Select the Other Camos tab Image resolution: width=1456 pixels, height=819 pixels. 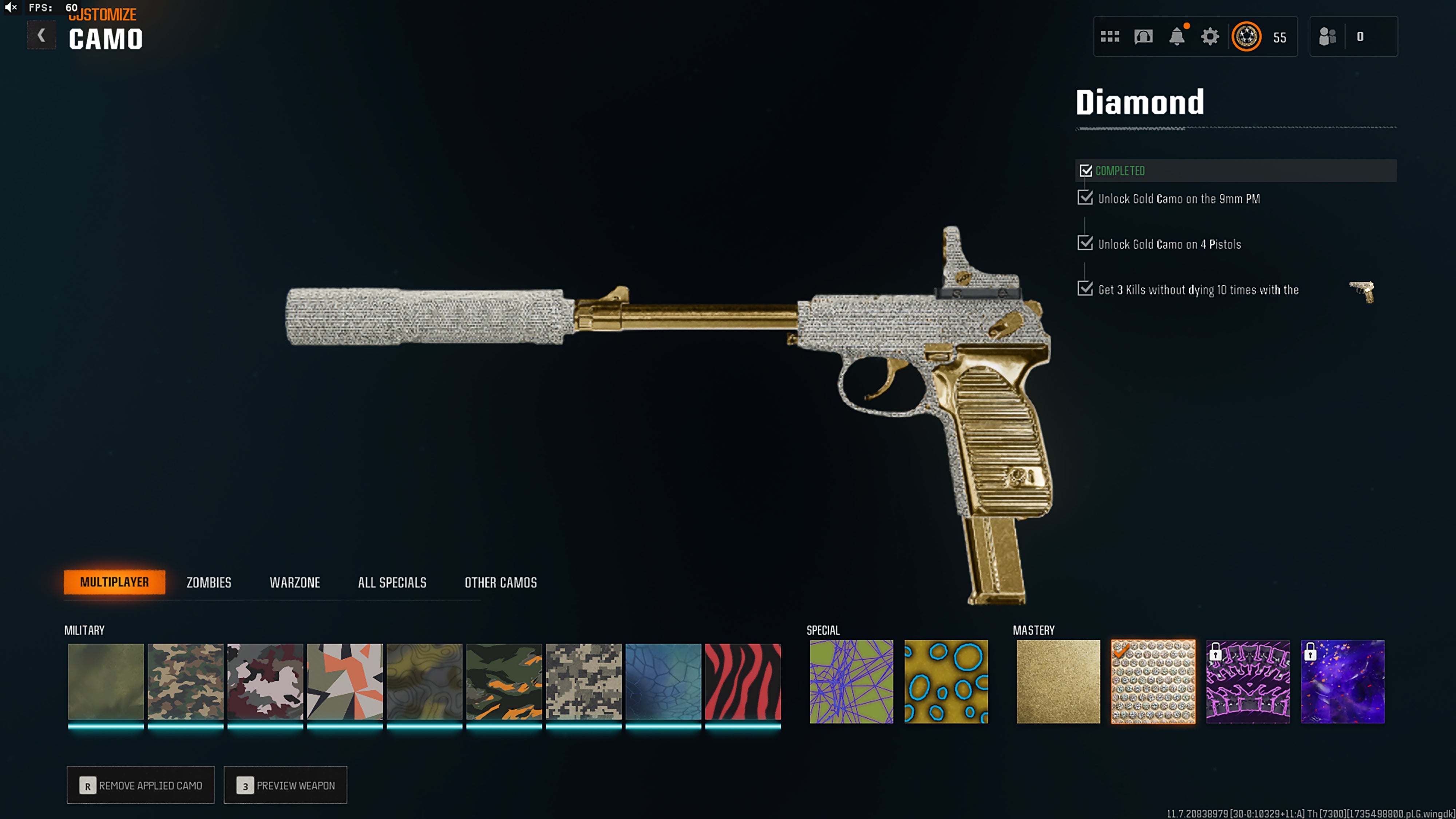pyautogui.click(x=500, y=582)
